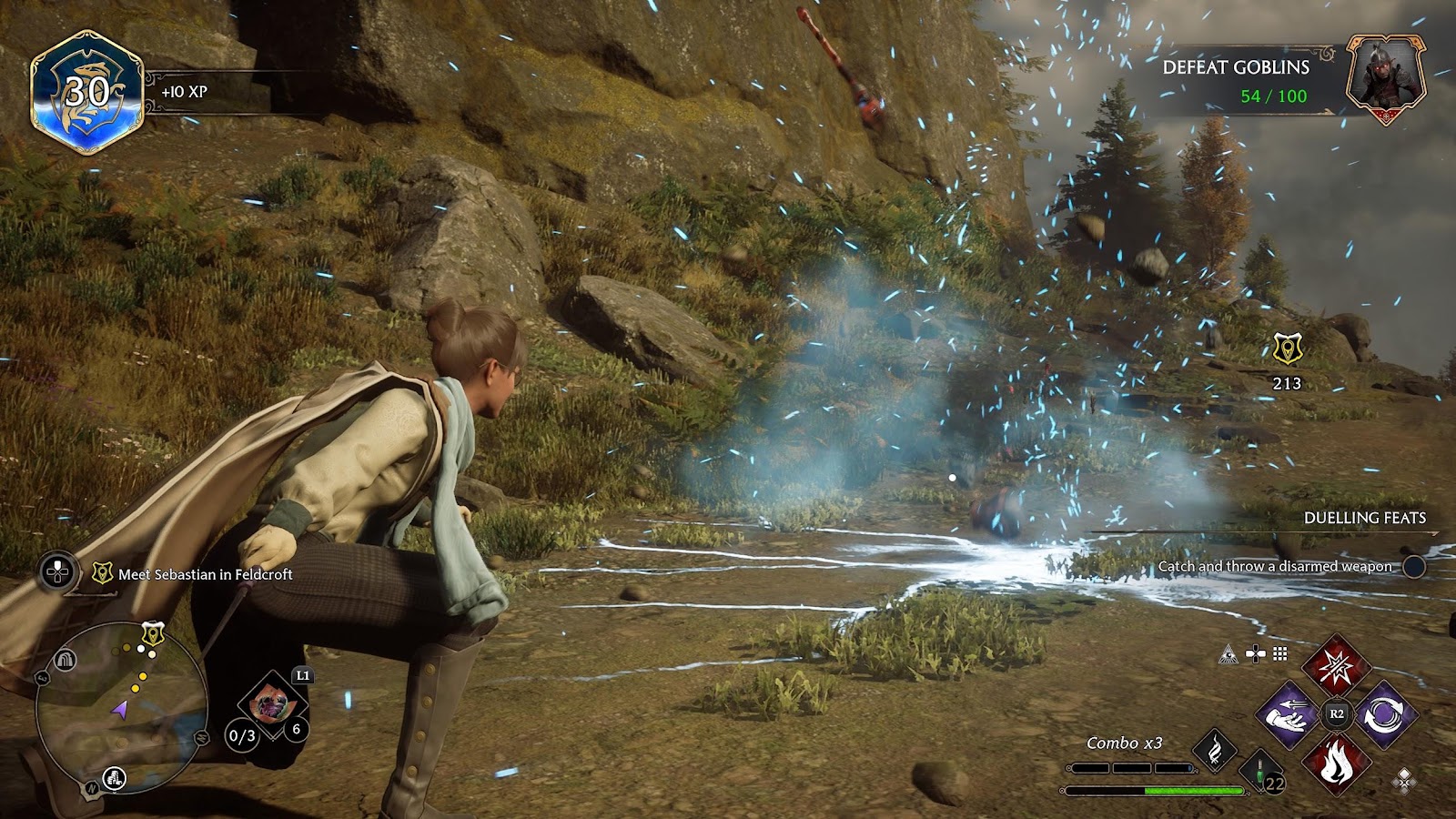Click the archway marker on the minimap

pos(64,660)
